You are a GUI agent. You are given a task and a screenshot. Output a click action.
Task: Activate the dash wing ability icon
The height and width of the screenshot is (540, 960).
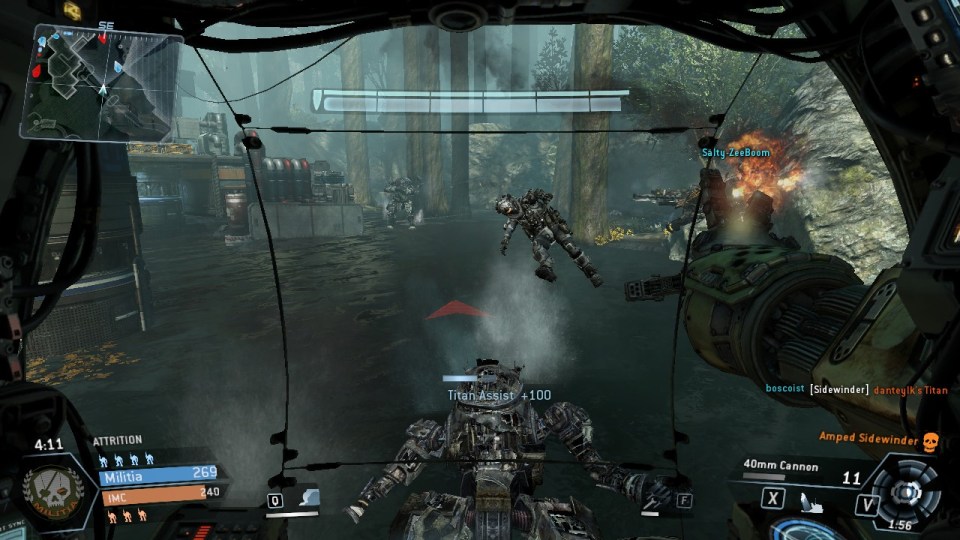[x=307, y=497]
